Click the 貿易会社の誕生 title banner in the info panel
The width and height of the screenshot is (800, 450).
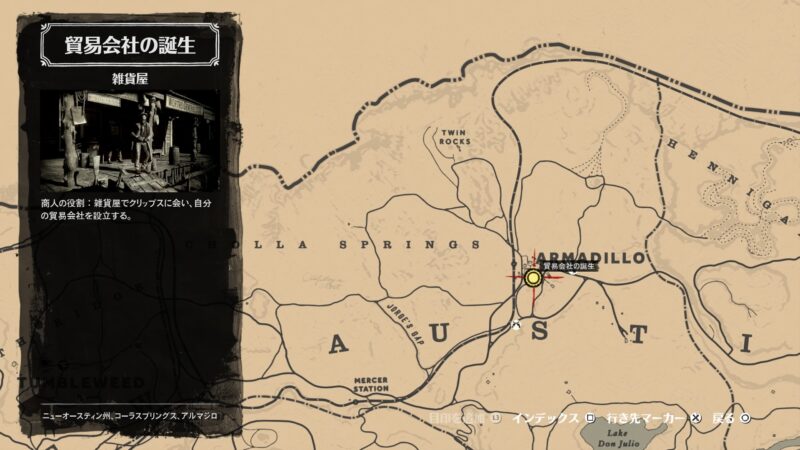pyautogui.click(x=130, y=45)
